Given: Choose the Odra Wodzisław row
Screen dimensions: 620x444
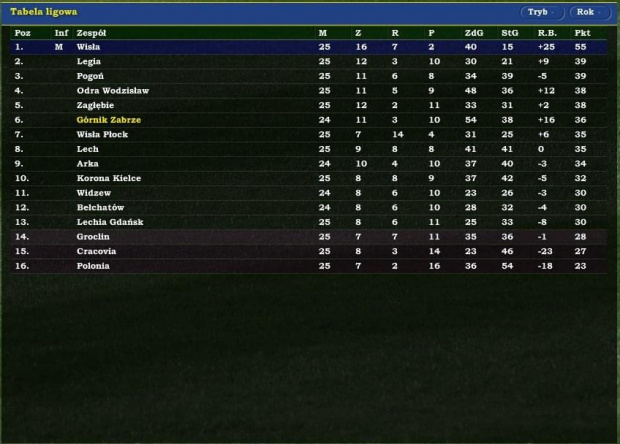Looking at the screenshot, I should pyautogui.click(x=112, y=91).
